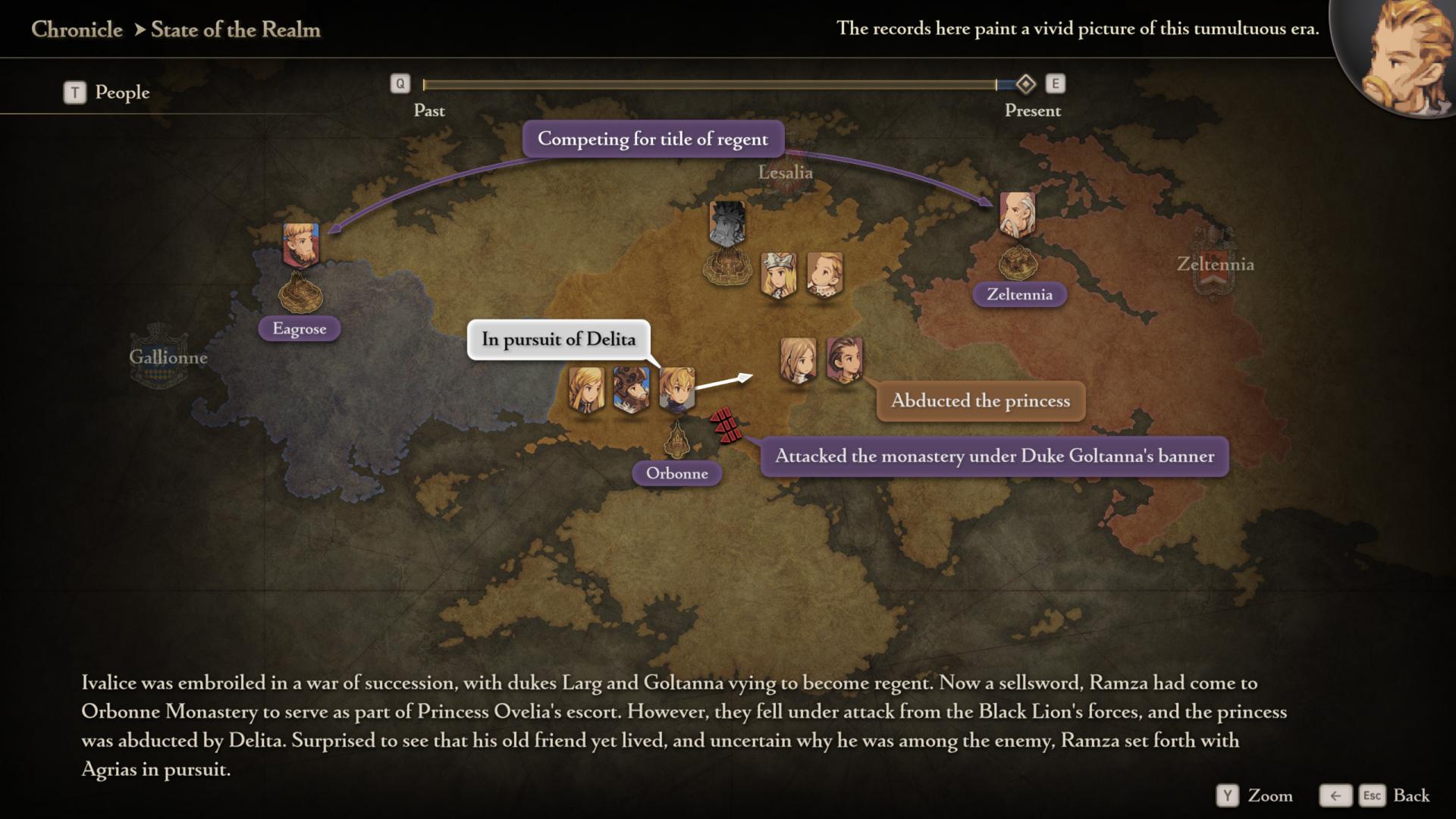Click the red-bearded duke portrait above Eagrose
Viewport: 1456px width, 819px height.
[x=301, y=244]
